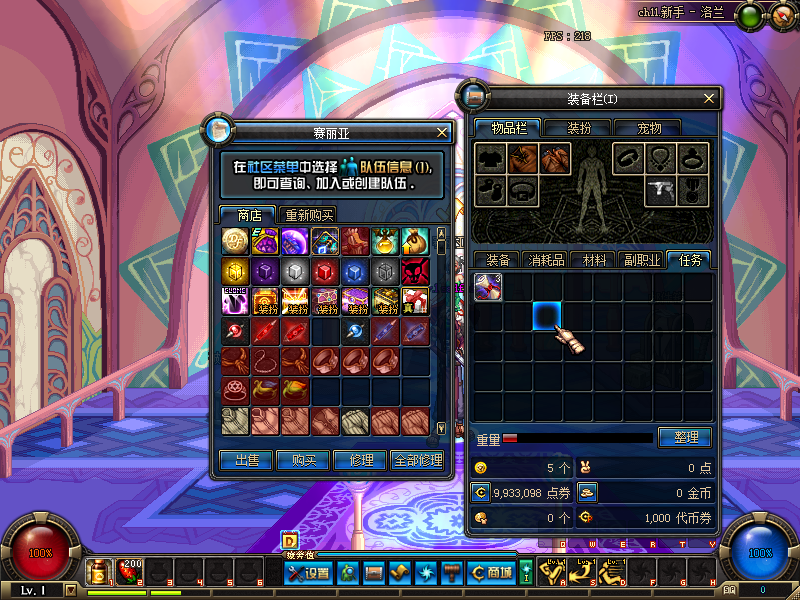Show the 消耗品 consumables category
Image resolution: width=800 pixels, height=600 pixels.
tap(546, 260)
